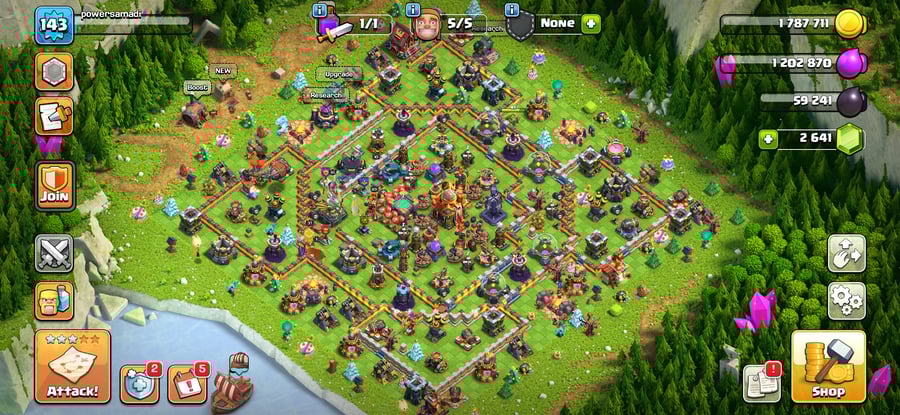Open the scroll icon below the hexagon button
Viewport: 900px width, 415px height.
click(x=54, y=117)
